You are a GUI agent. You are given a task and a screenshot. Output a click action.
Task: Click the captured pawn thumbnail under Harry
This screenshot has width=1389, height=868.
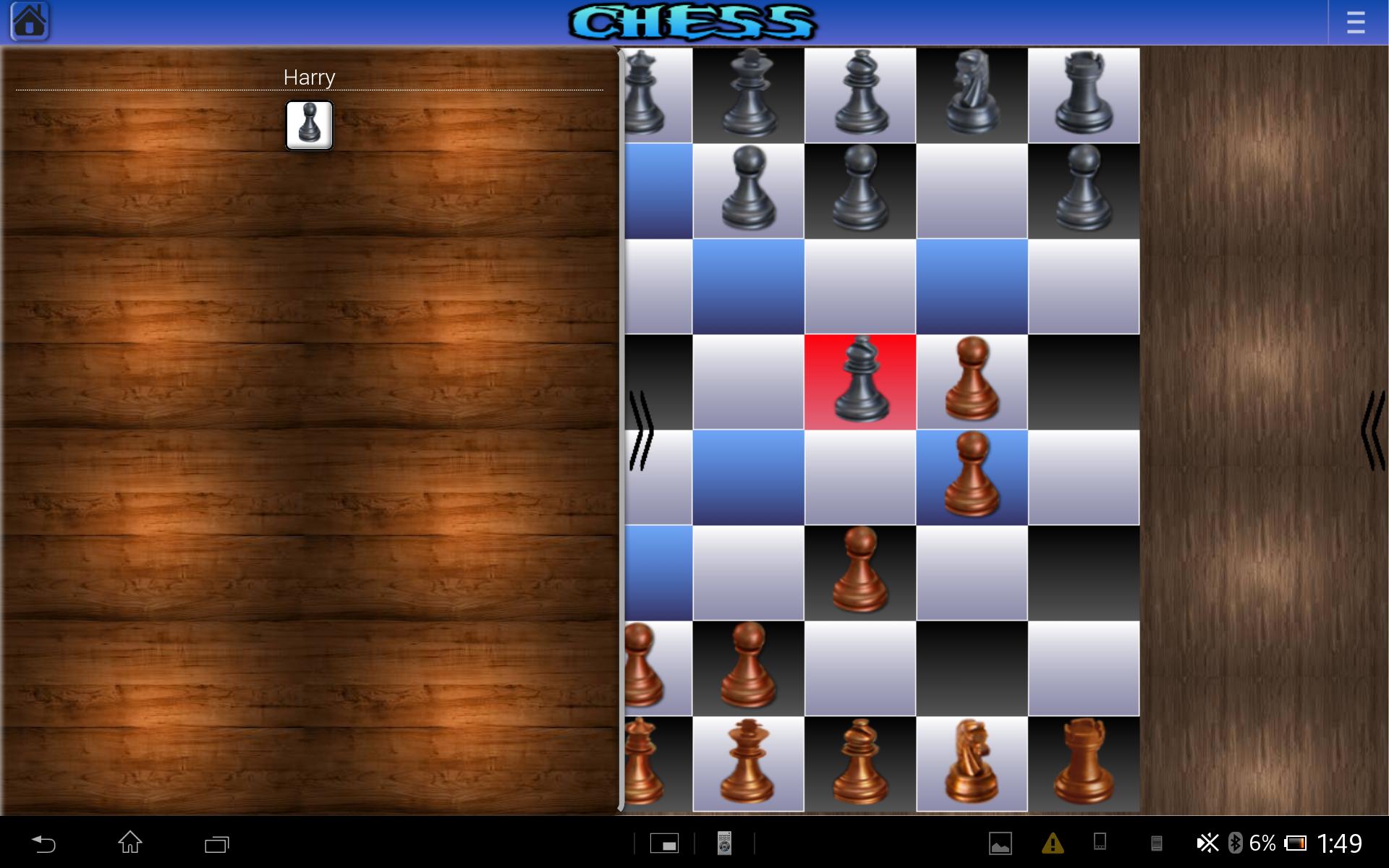(310, 124)
